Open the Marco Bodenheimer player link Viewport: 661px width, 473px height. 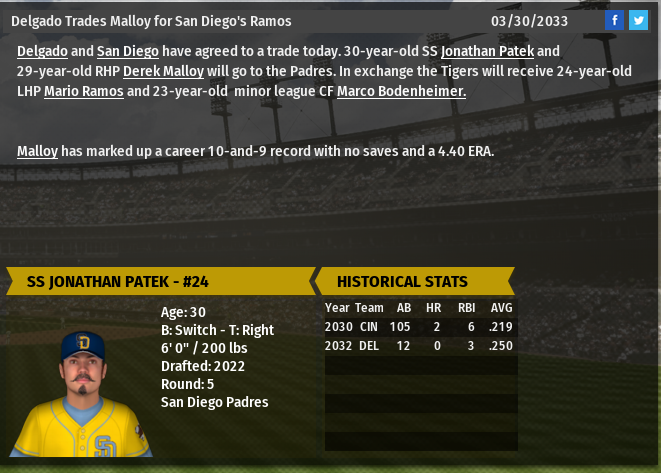point(401,91)
